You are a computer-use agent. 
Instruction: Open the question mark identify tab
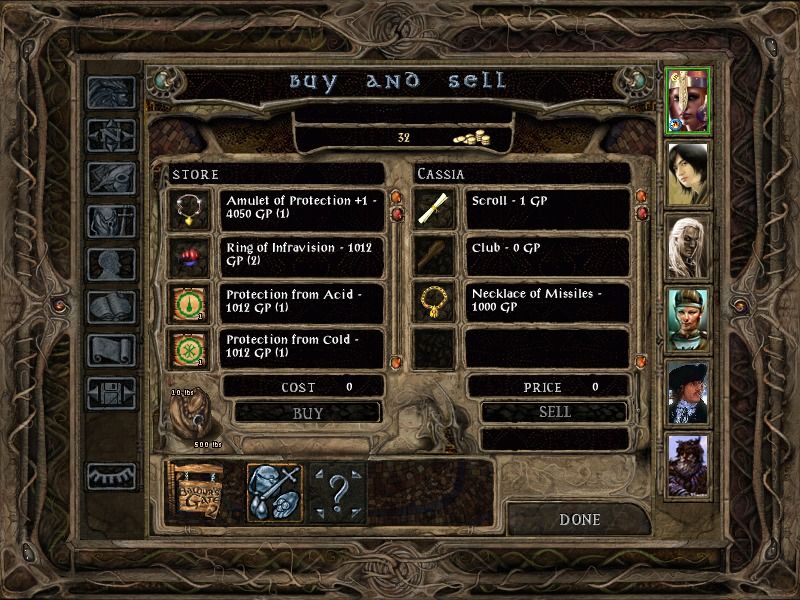(x=337, y=491)
